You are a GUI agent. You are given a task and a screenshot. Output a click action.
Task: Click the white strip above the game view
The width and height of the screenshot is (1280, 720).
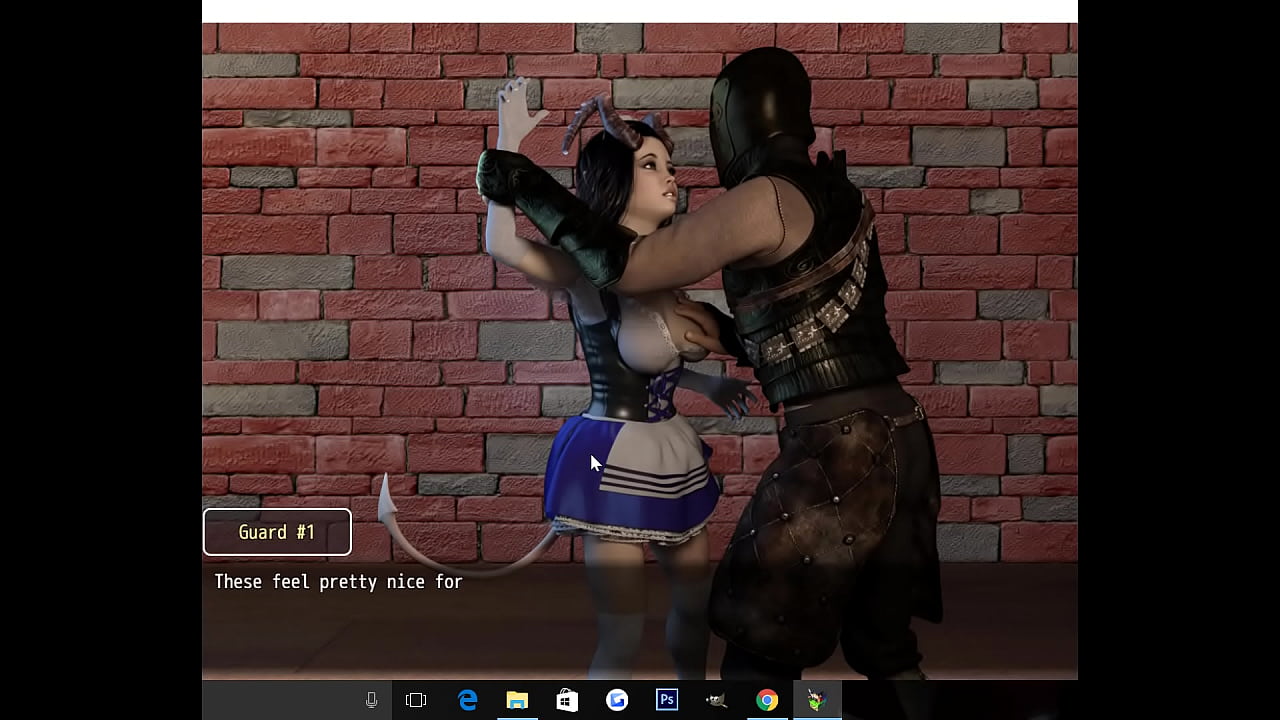coord(640,8)
